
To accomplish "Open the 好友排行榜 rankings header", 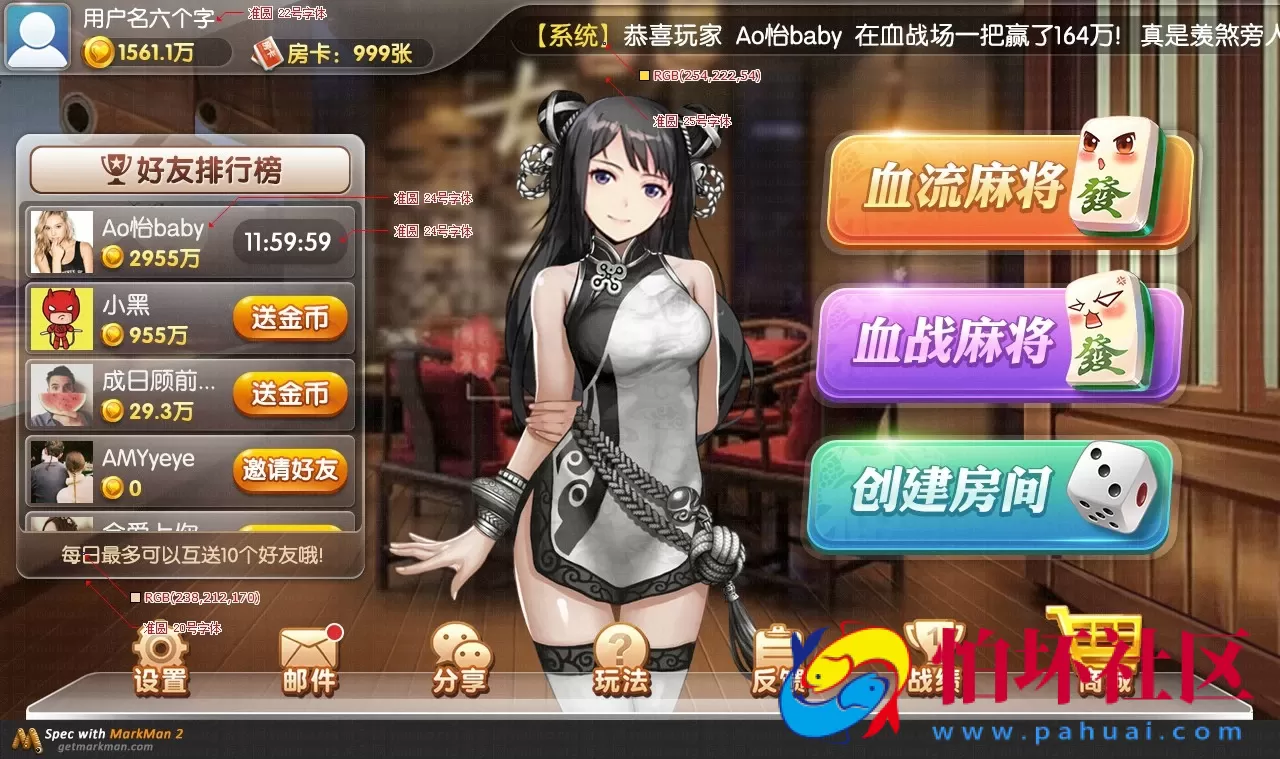I will click(190, 168).
